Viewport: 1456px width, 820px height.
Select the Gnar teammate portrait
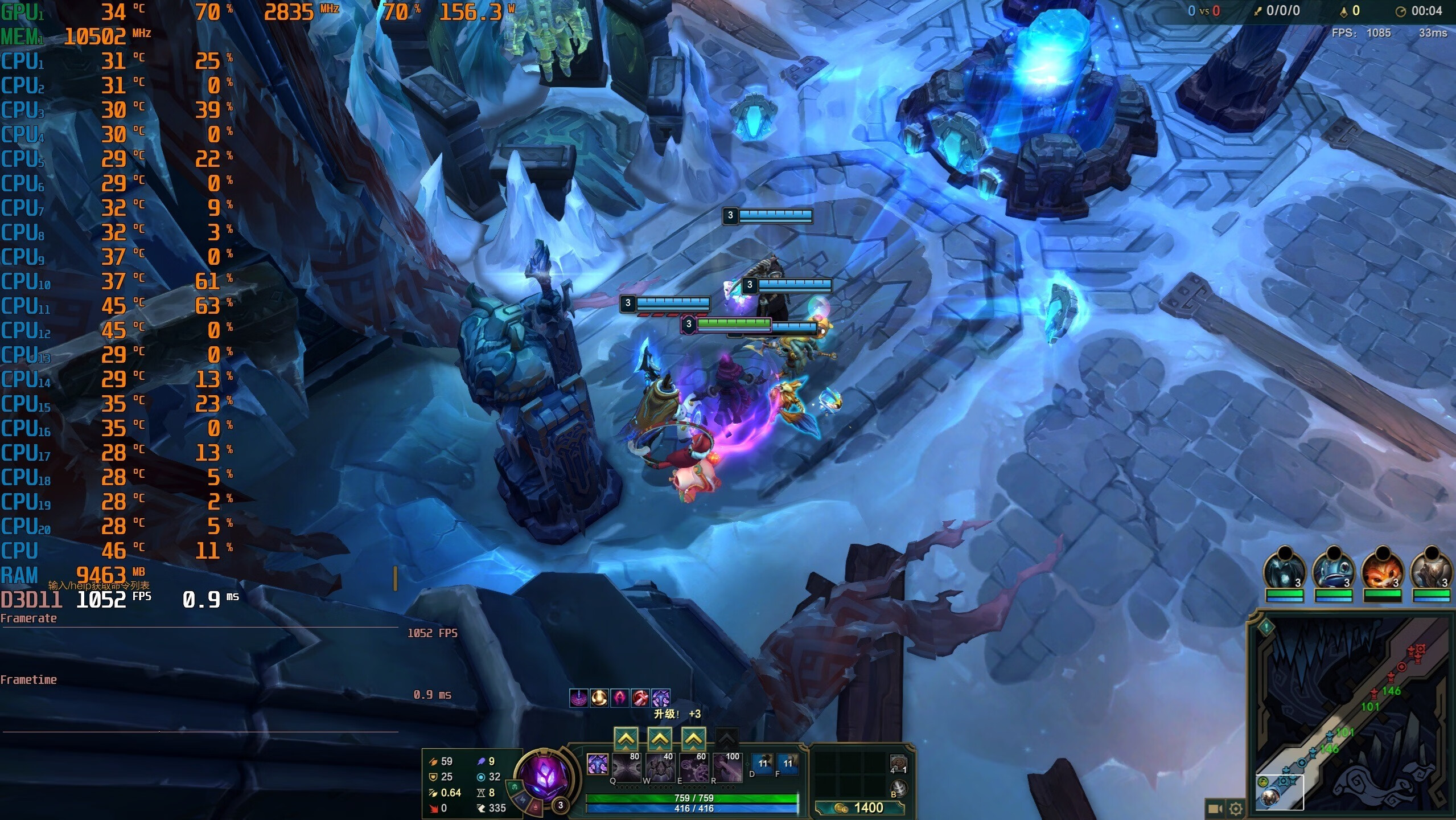point(1383,570)
